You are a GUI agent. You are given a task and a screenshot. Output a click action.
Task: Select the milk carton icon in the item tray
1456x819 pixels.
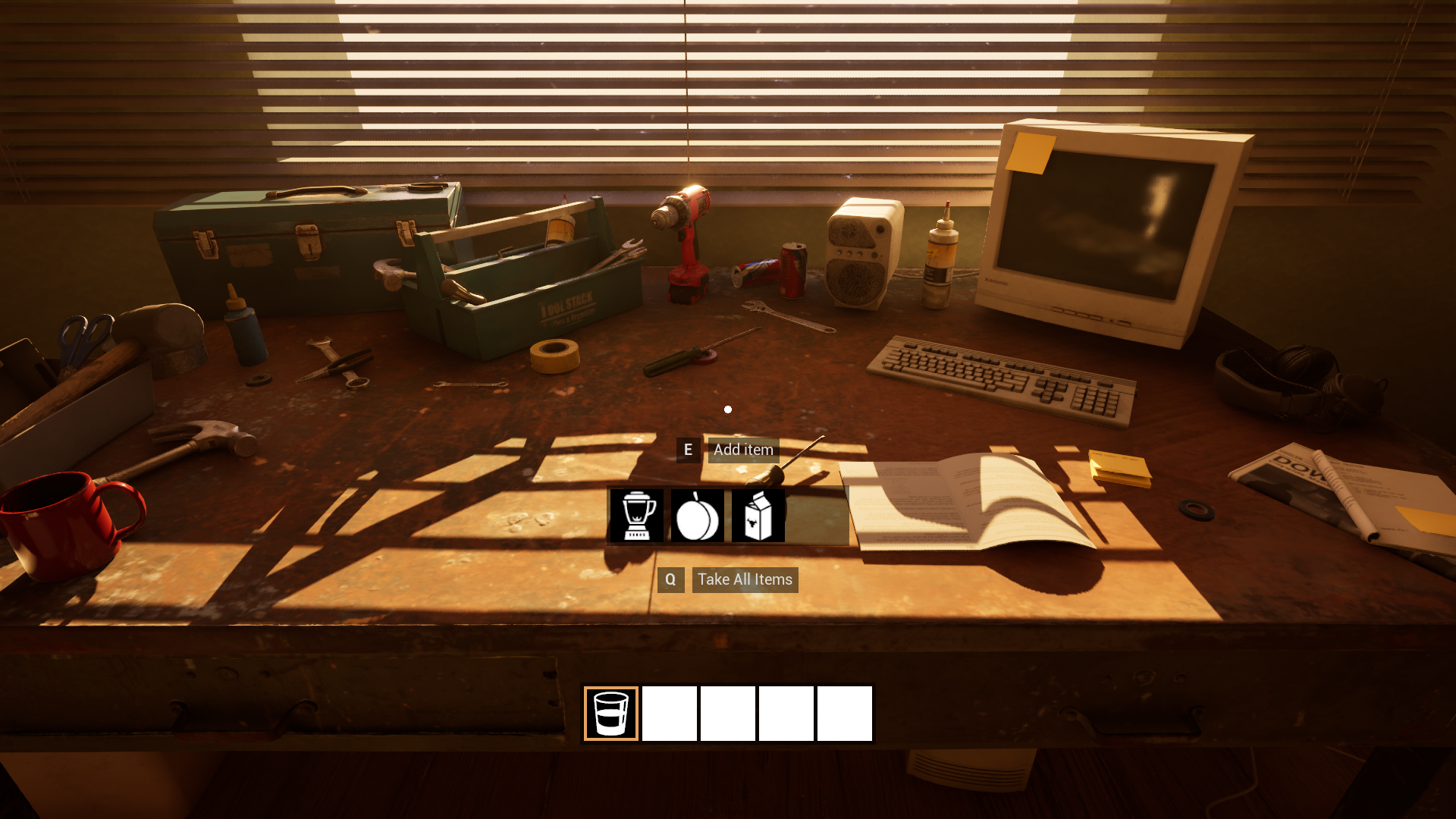758,515
